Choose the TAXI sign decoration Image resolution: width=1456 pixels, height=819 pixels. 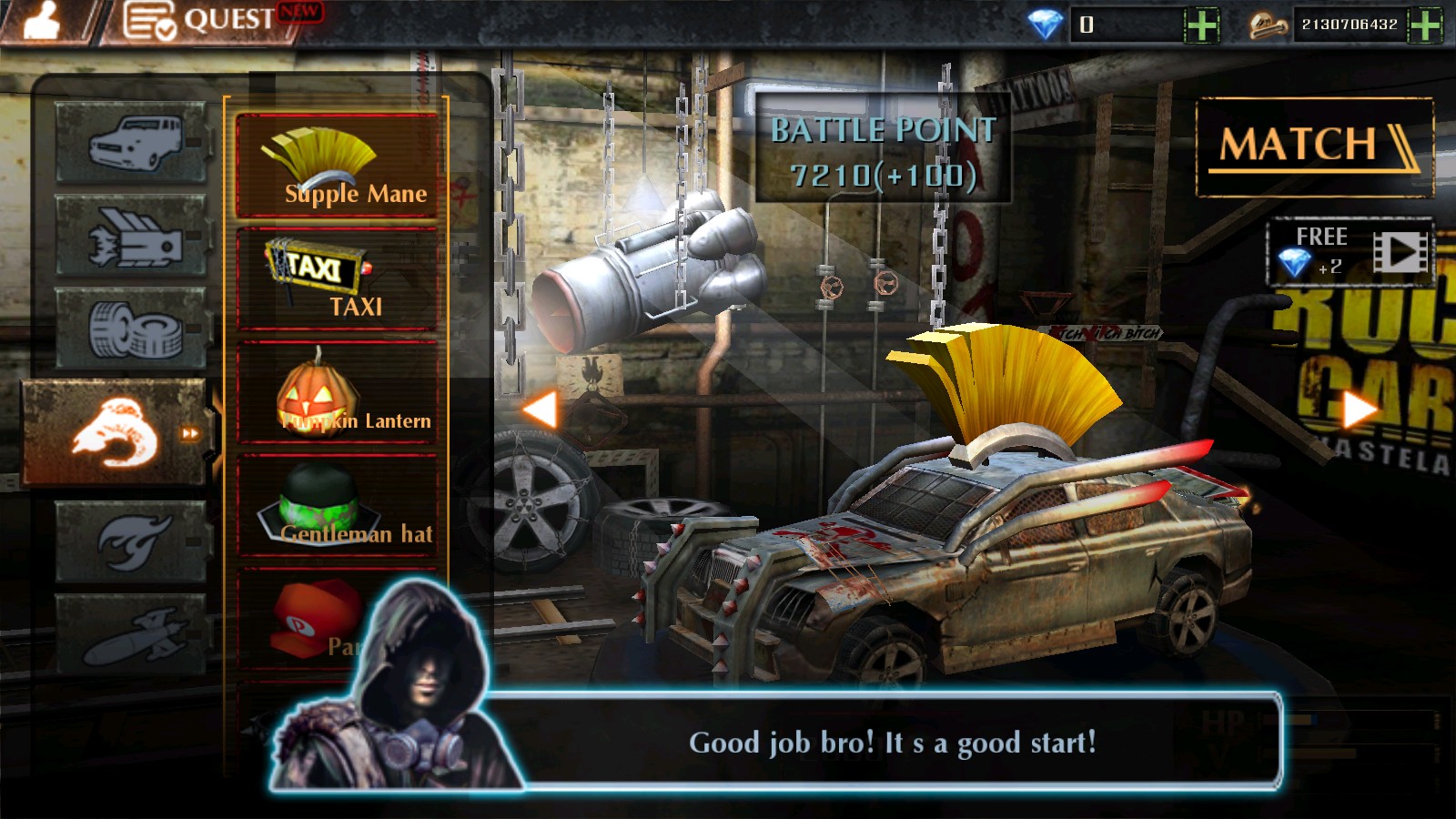tap(337, 279)
